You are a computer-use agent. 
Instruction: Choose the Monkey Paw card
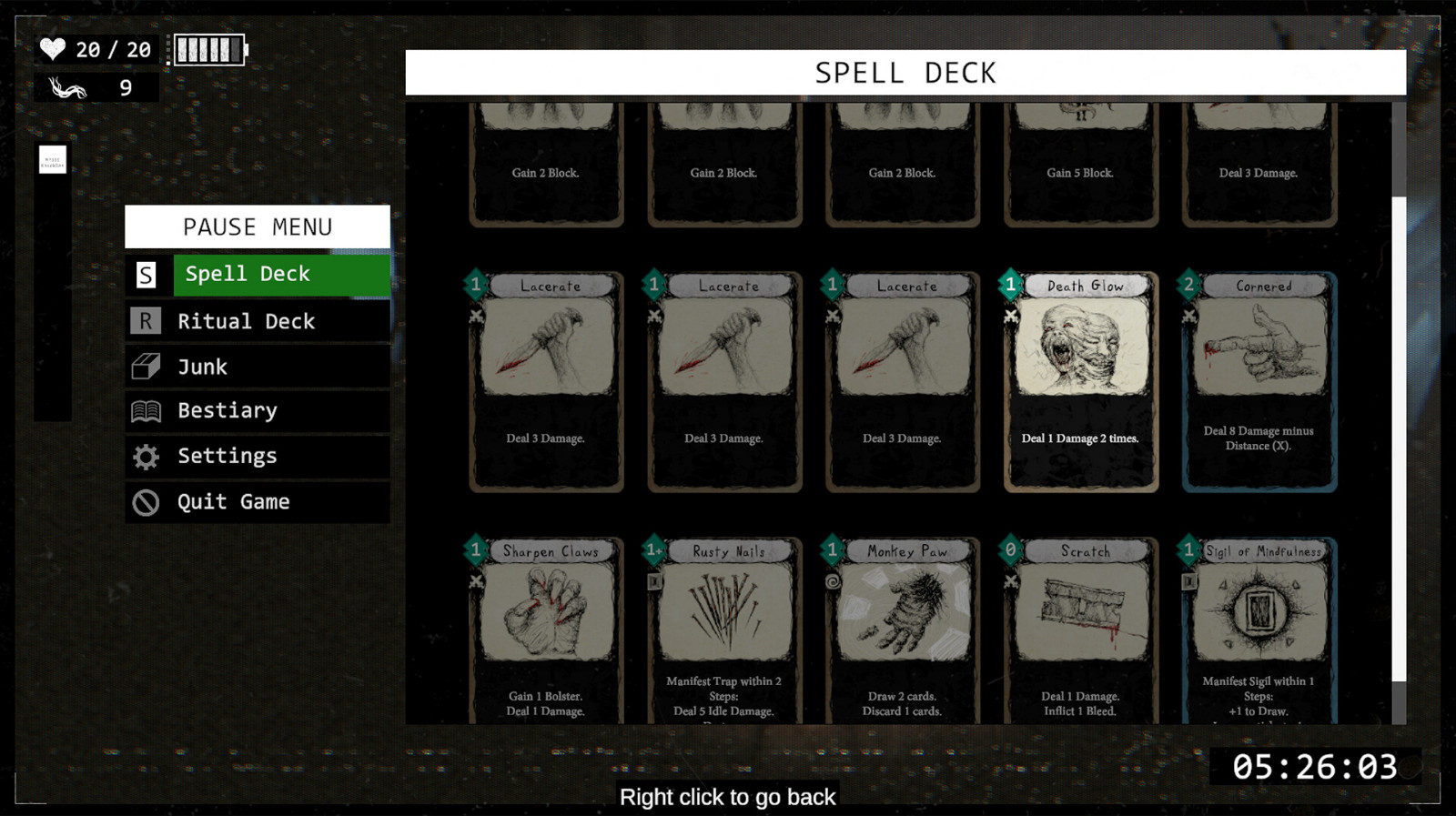click(902, 628)
